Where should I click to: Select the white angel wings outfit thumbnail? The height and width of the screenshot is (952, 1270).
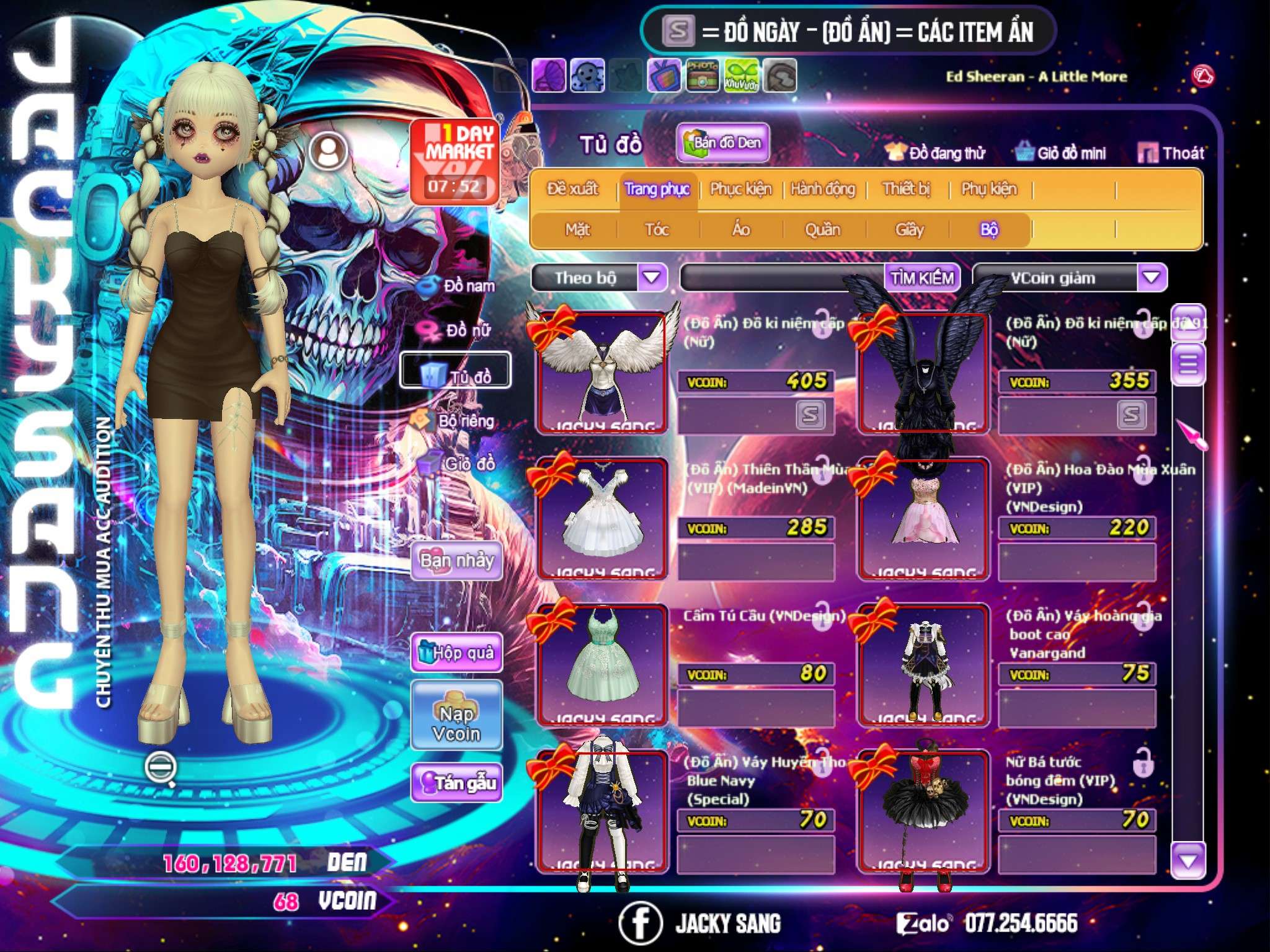(602, 371)
